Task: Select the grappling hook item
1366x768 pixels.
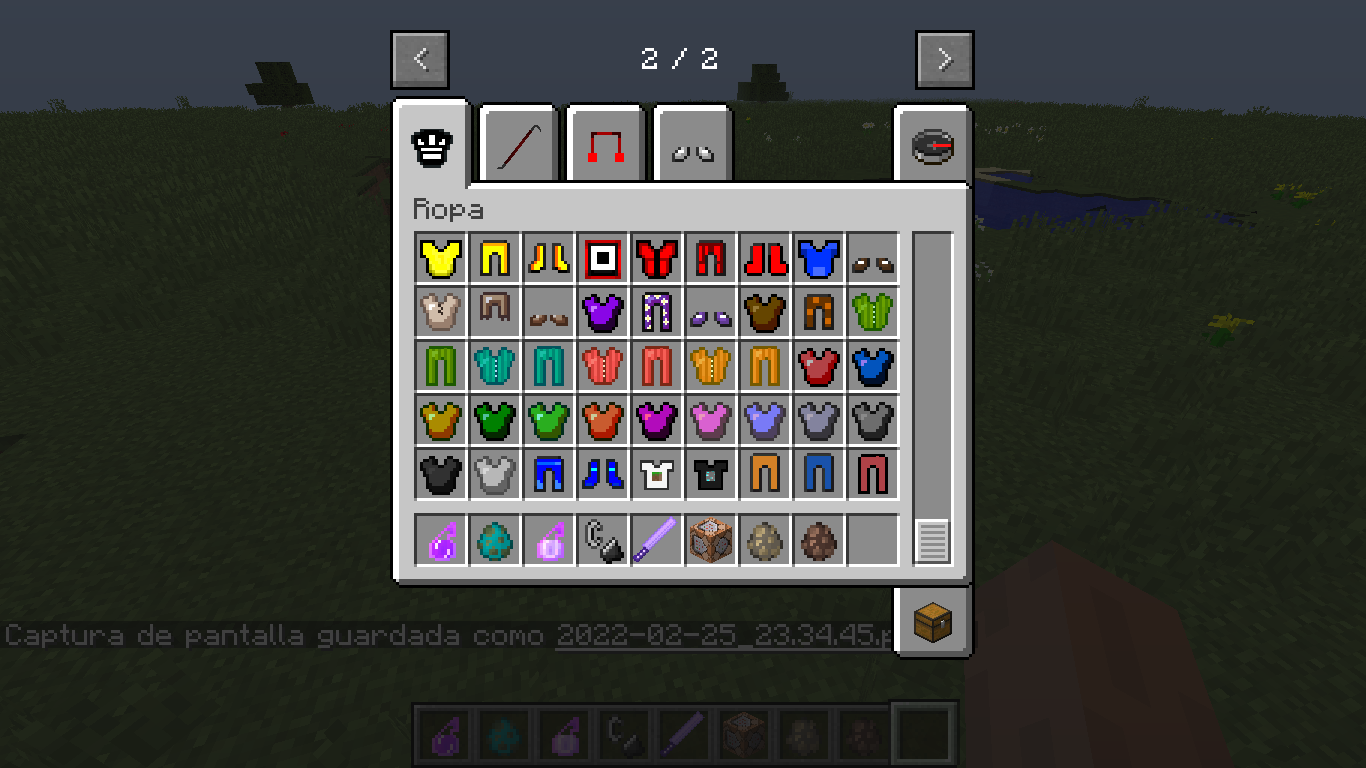Action: 603,540
